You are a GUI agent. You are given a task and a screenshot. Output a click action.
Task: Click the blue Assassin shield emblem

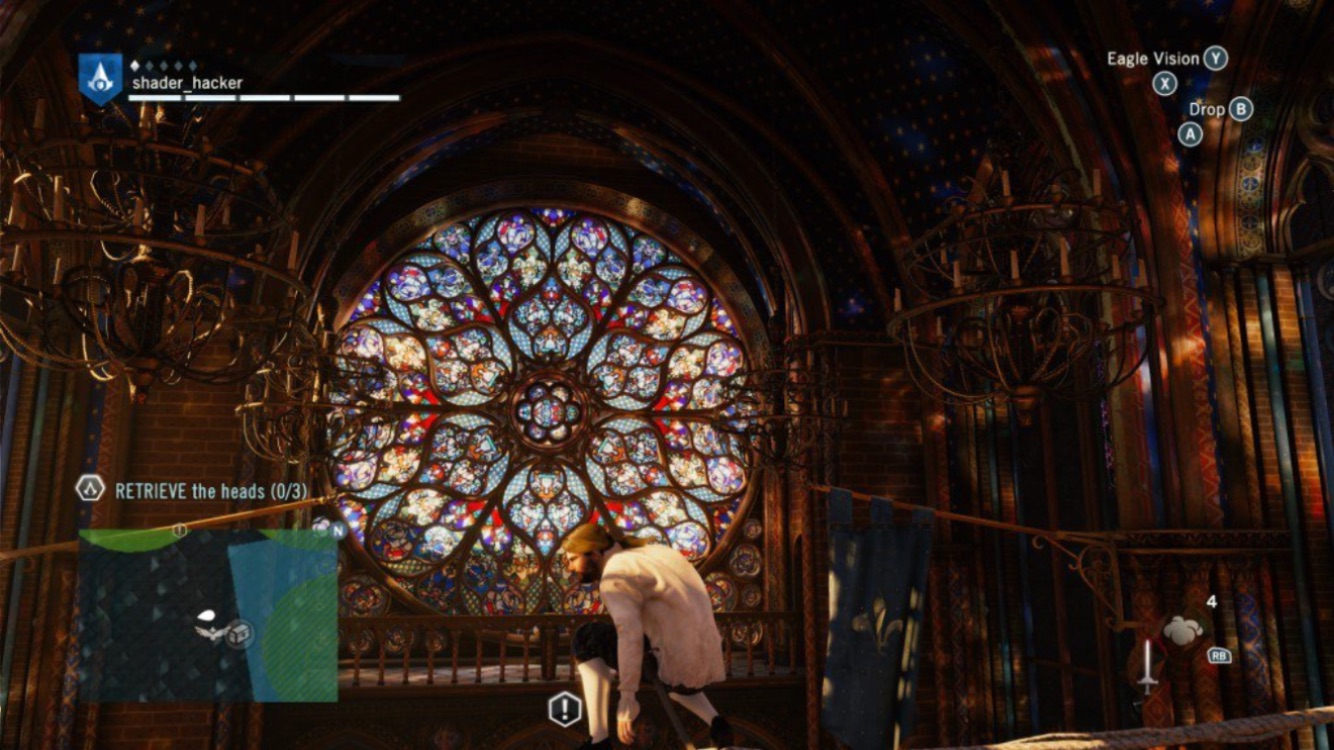tap(100, 79)
